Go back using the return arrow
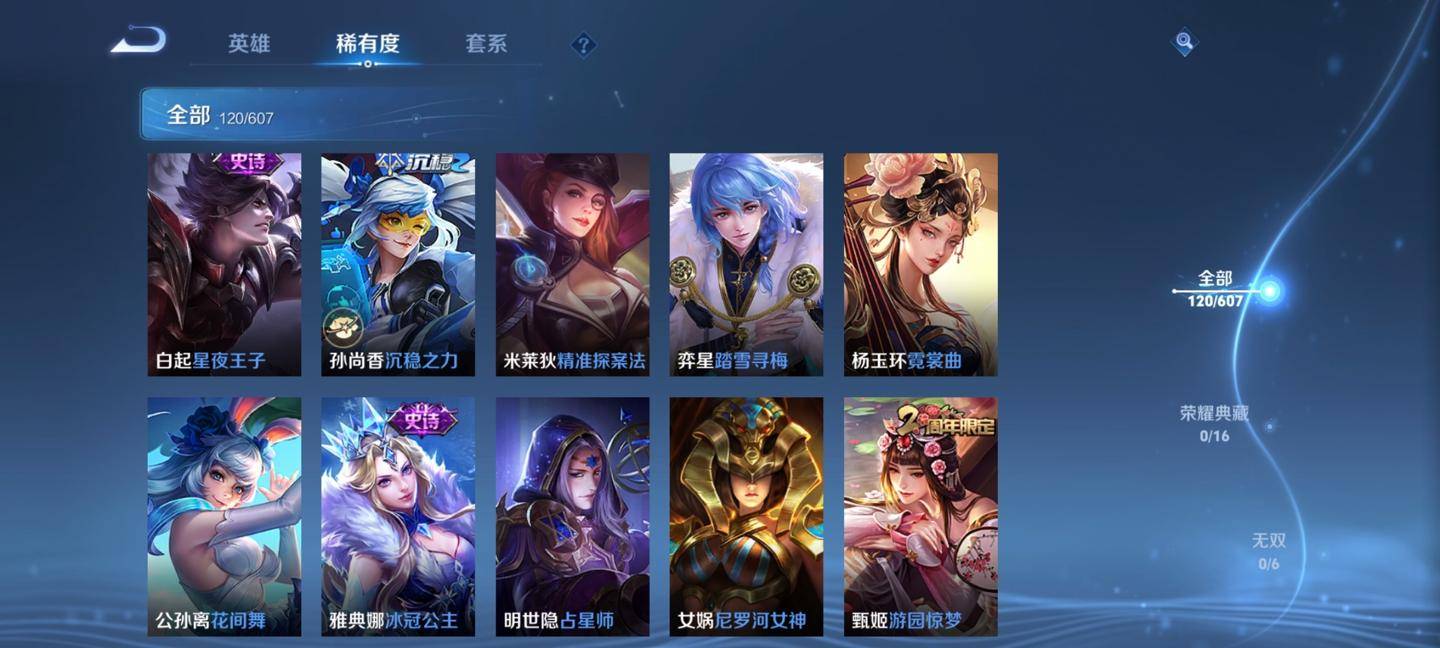This screenshot has width=1440, height=648. tap(138, 41)
